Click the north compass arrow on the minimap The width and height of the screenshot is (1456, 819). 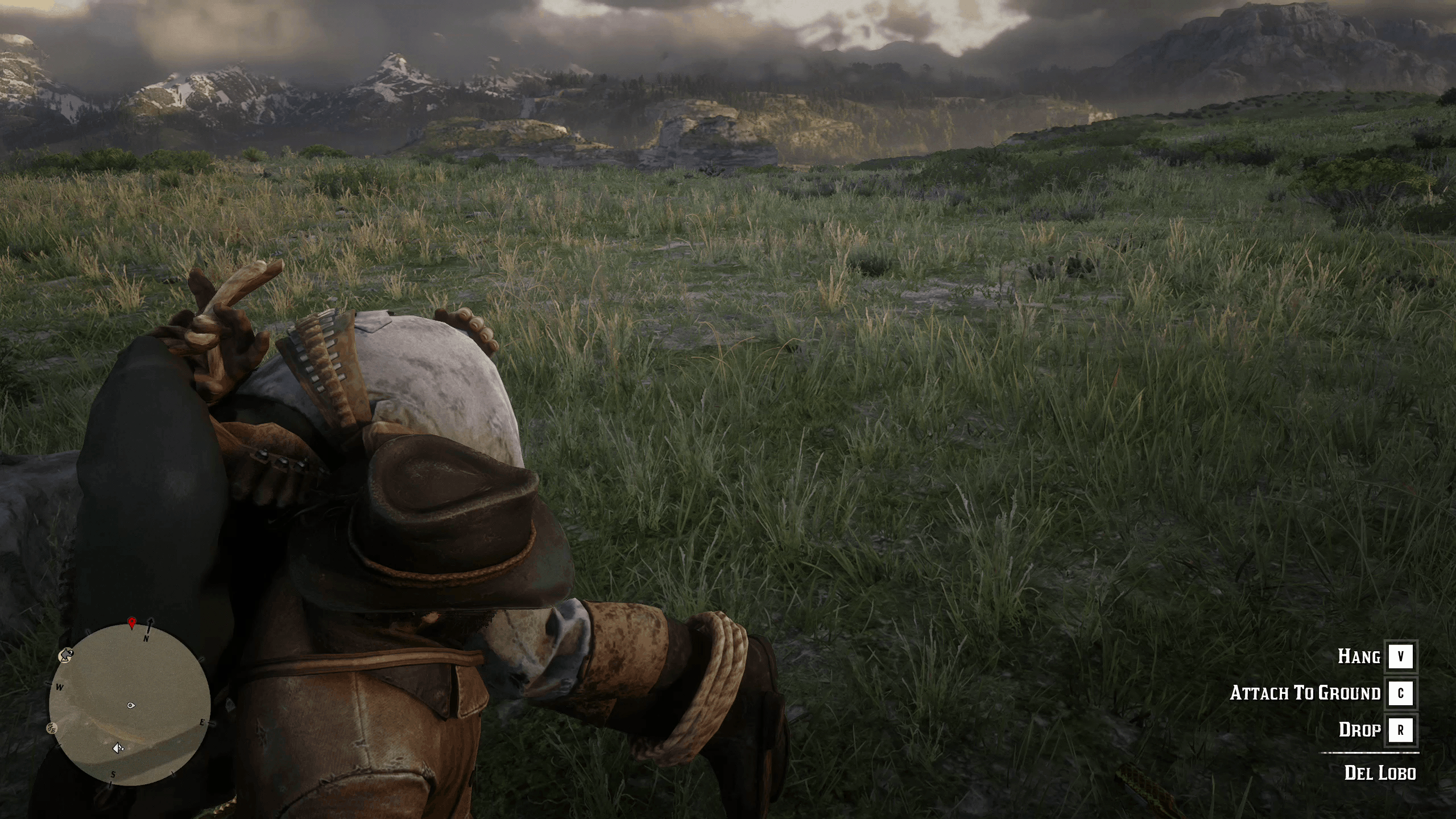[x=150, y=626]
